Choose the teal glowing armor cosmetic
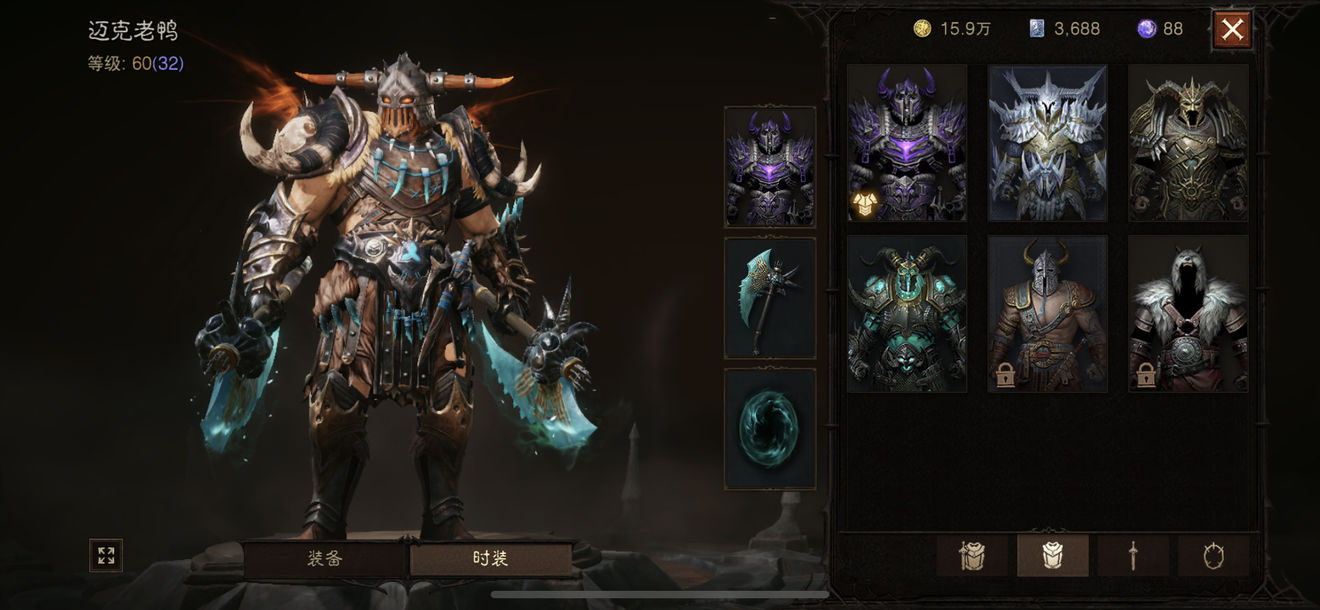The width and height of the screenshot is (1320, 610). 907,313
